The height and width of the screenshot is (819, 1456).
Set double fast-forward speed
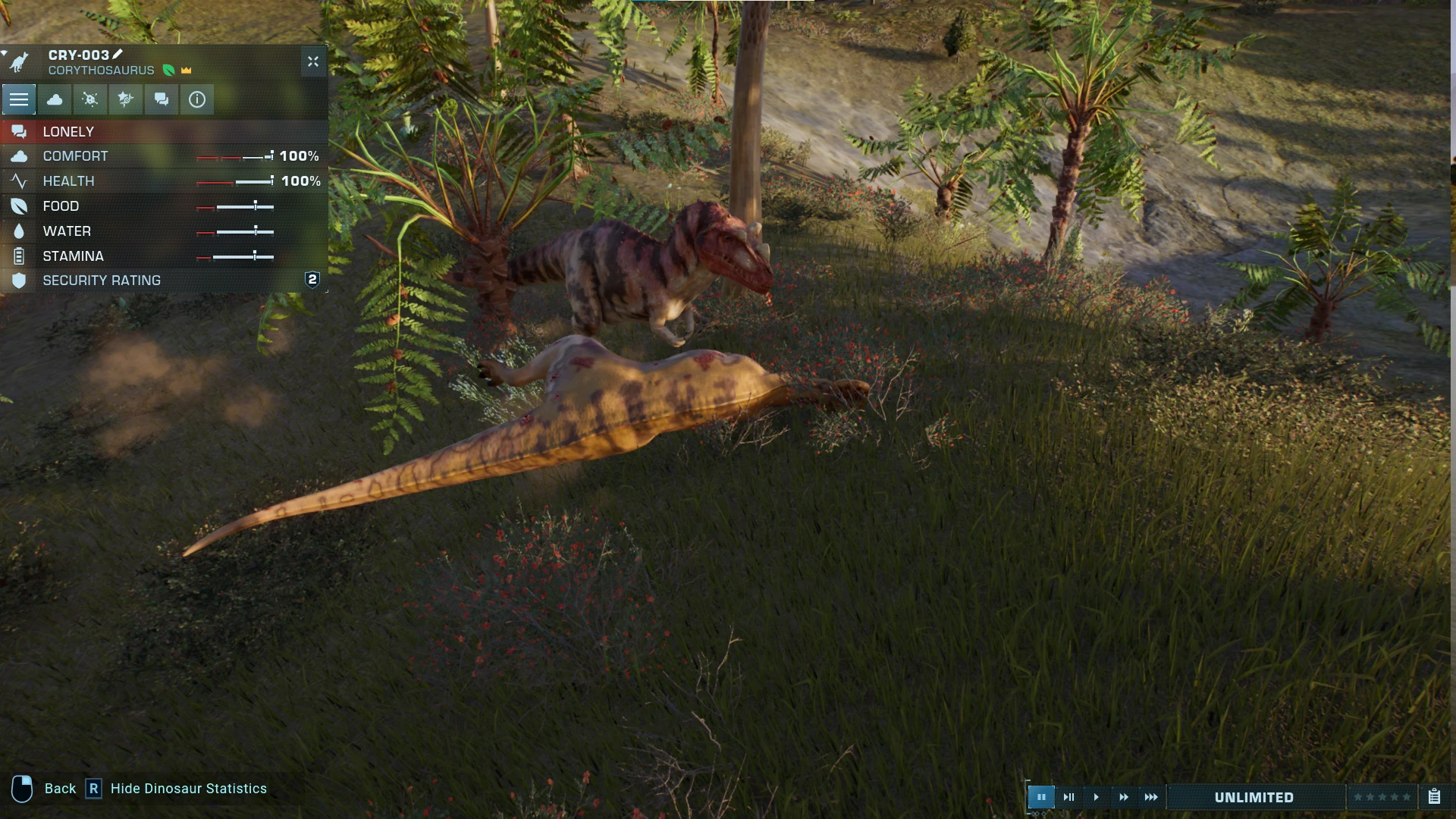click(x=1123, y=797)
